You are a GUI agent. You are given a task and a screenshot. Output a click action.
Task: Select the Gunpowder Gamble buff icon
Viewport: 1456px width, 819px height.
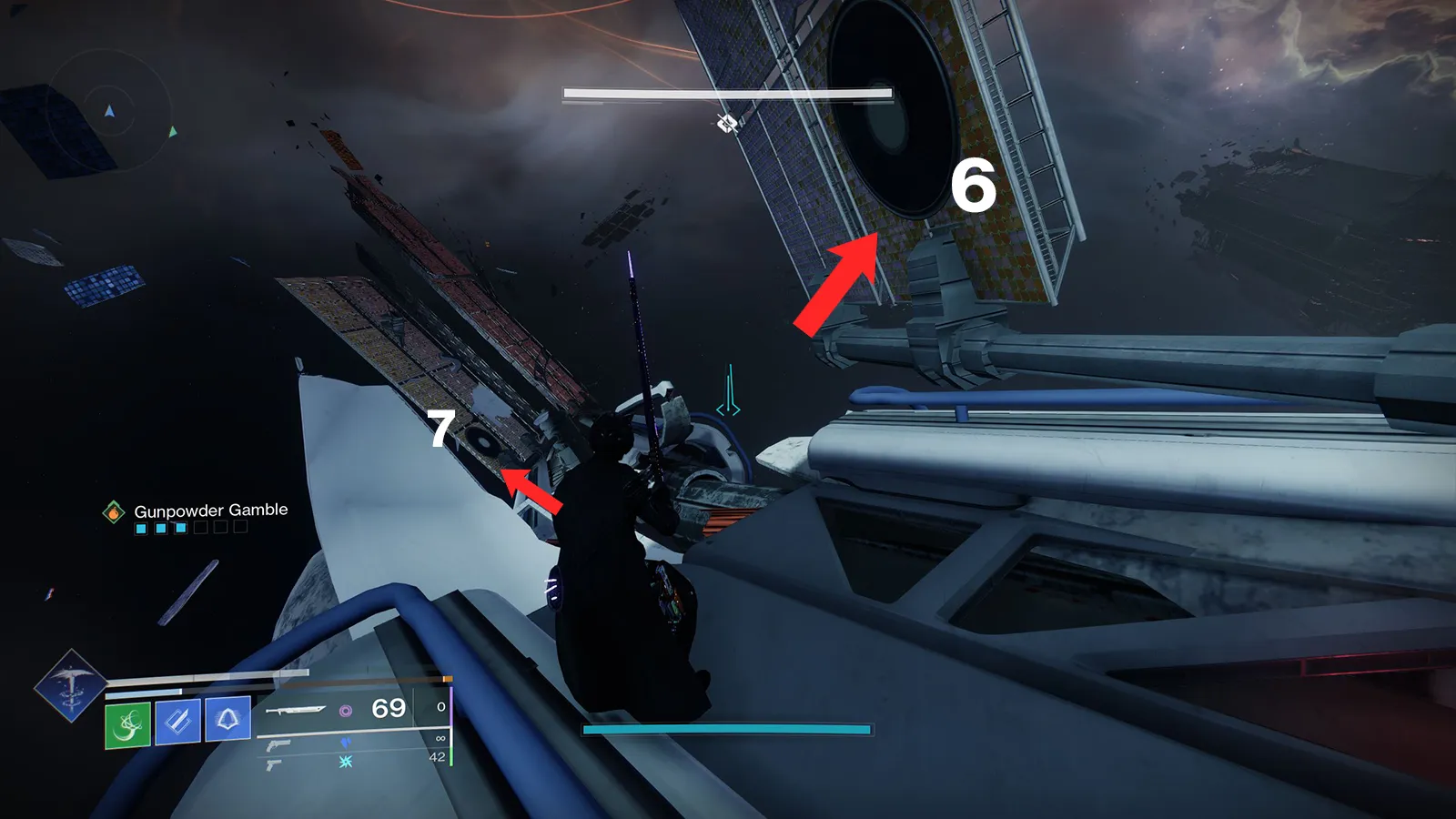[x=113, y=512]
